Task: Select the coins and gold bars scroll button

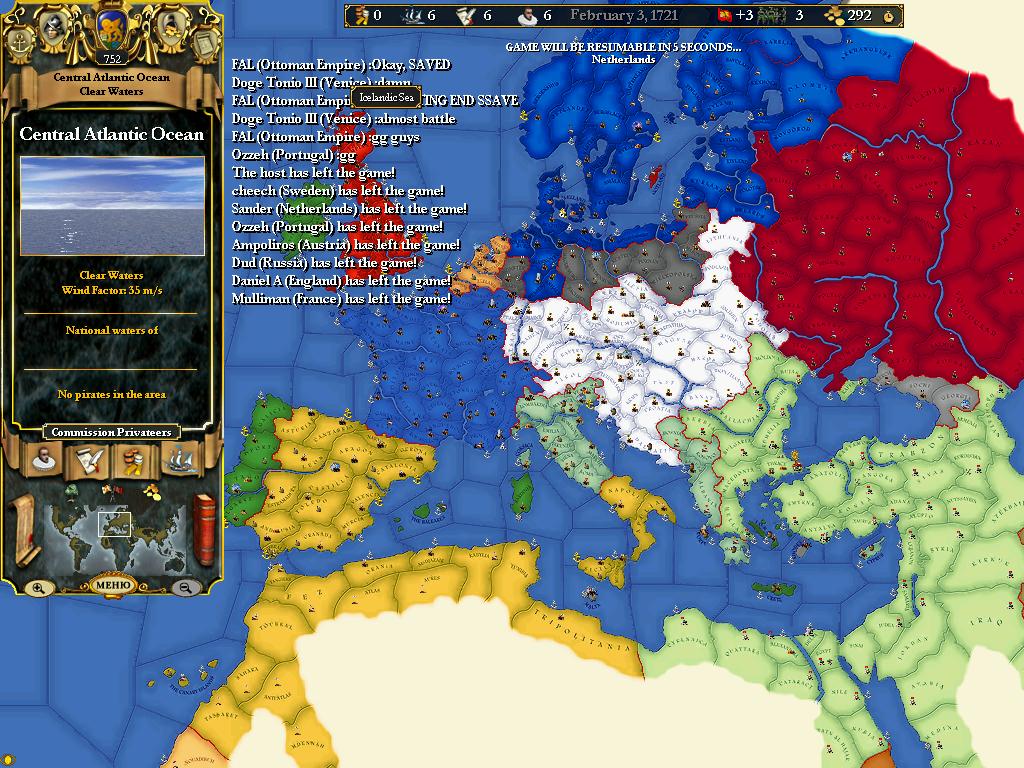Action: pos(133,459)
